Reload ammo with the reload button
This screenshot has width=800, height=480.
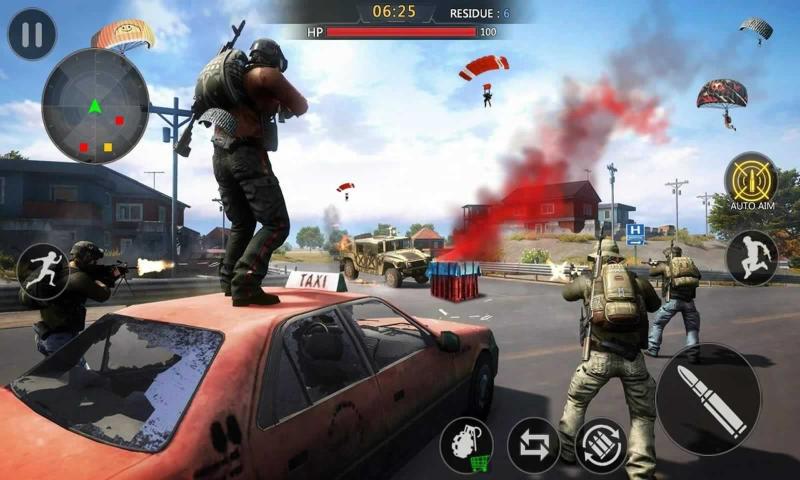601,445
